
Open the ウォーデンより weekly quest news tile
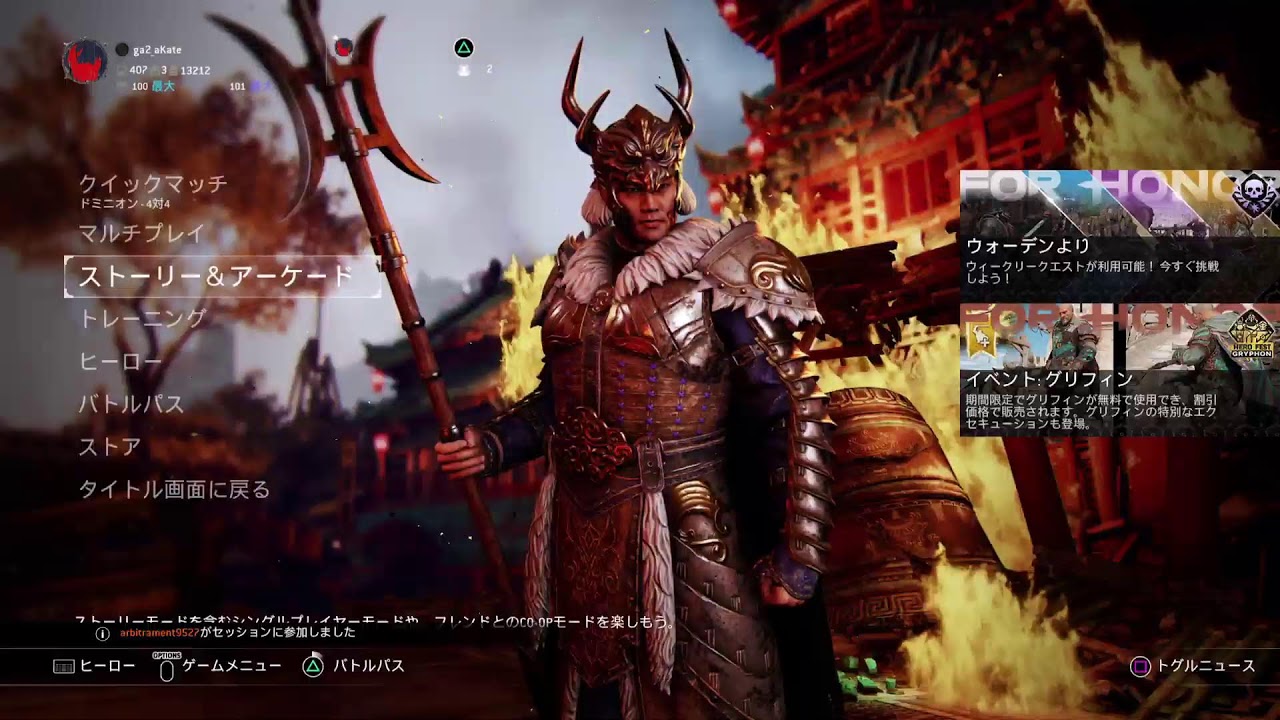pos(1119,230)
